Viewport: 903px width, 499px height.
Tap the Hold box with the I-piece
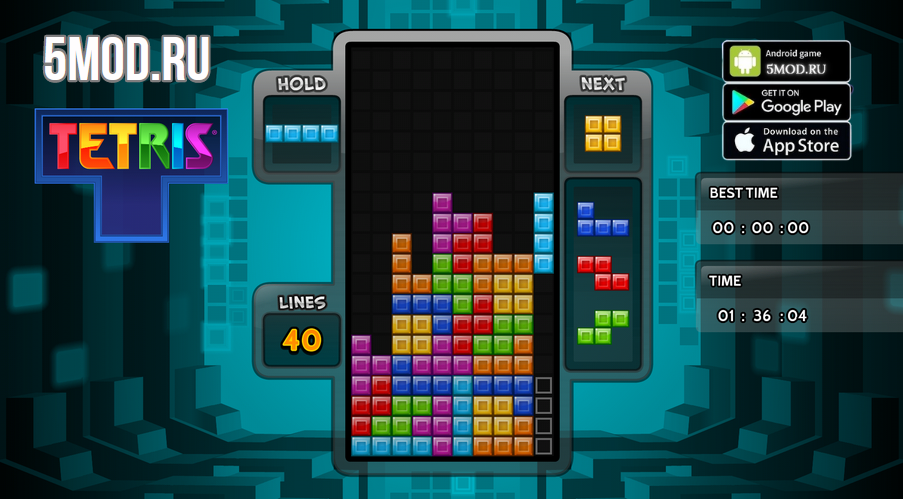click(301, 133)
